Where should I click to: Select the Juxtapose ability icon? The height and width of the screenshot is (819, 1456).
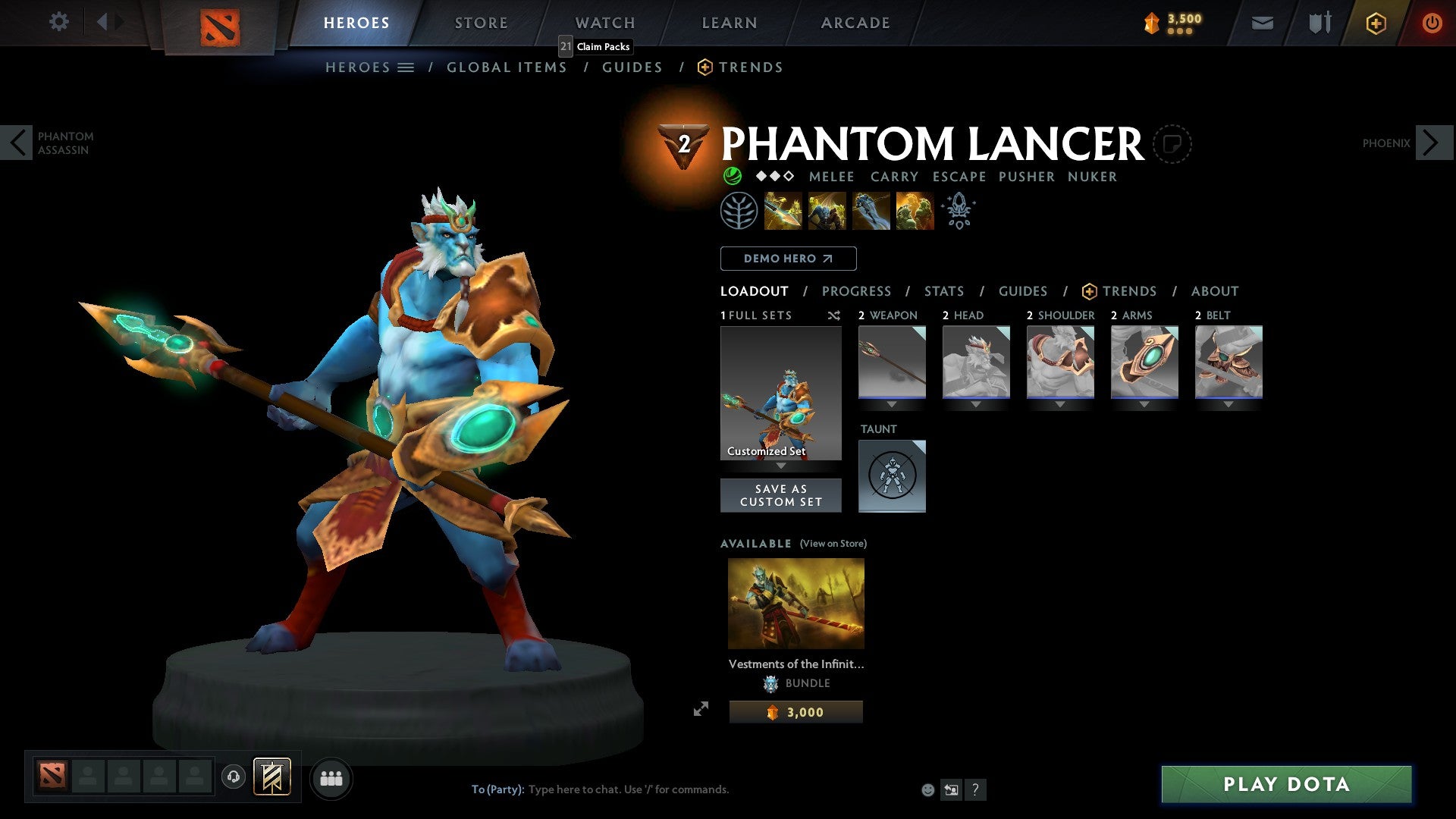click(x=914, y=211)
